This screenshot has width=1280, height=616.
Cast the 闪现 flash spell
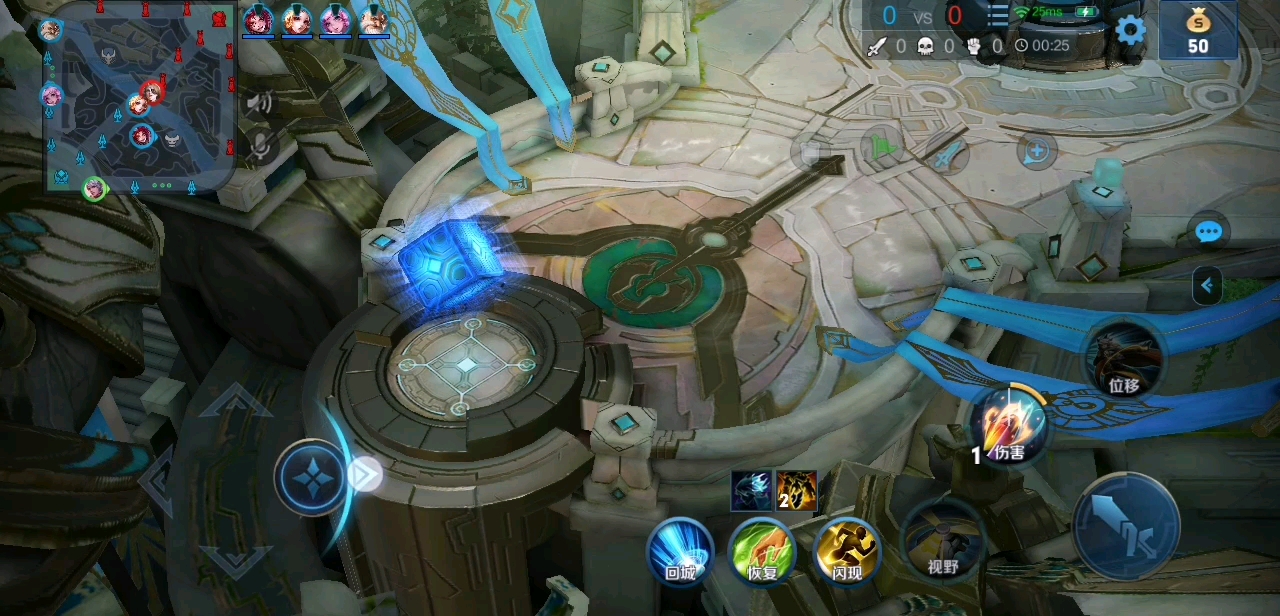coord(847,550)
